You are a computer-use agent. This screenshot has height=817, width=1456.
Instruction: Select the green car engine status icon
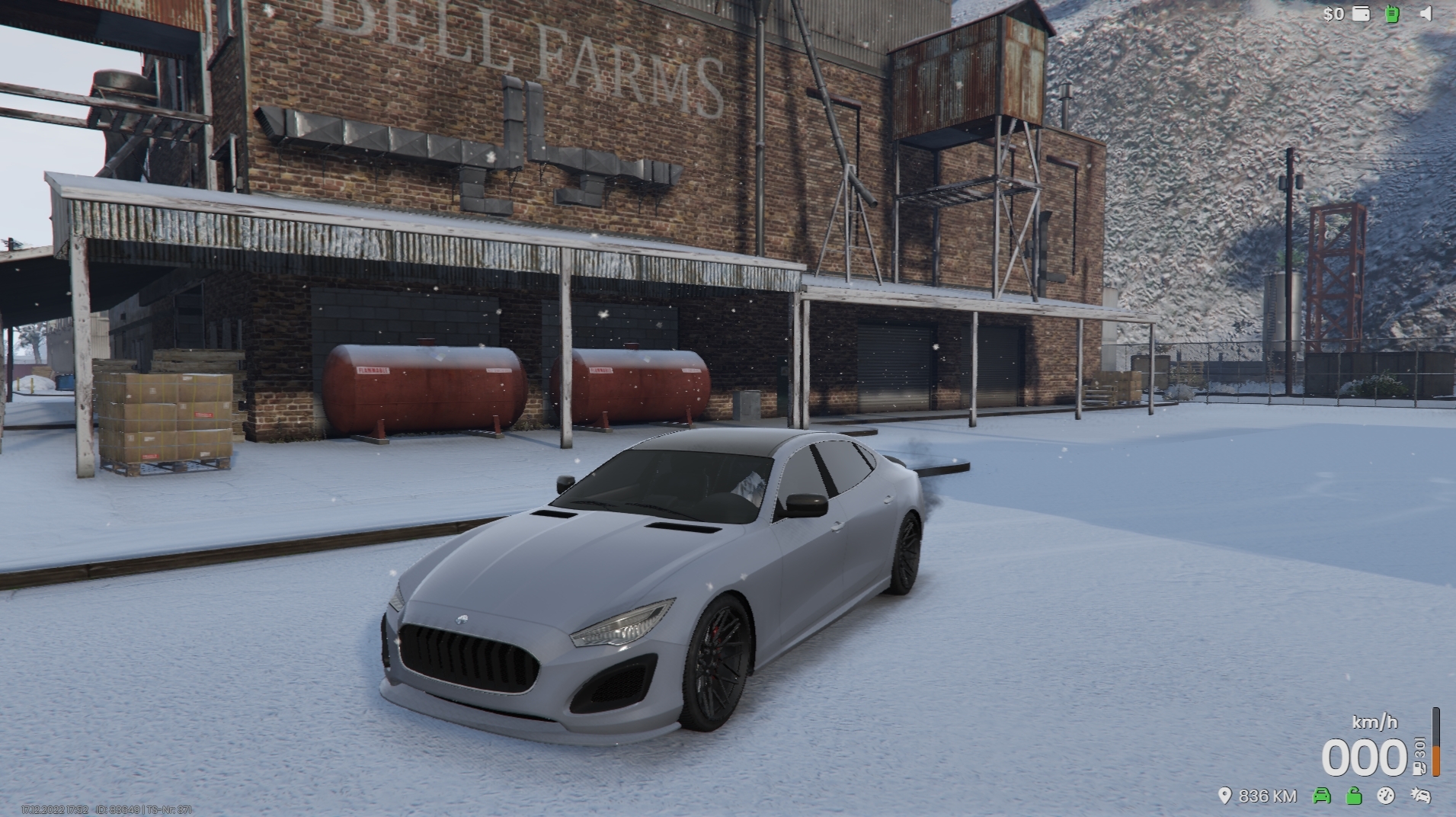[1322, 796]
